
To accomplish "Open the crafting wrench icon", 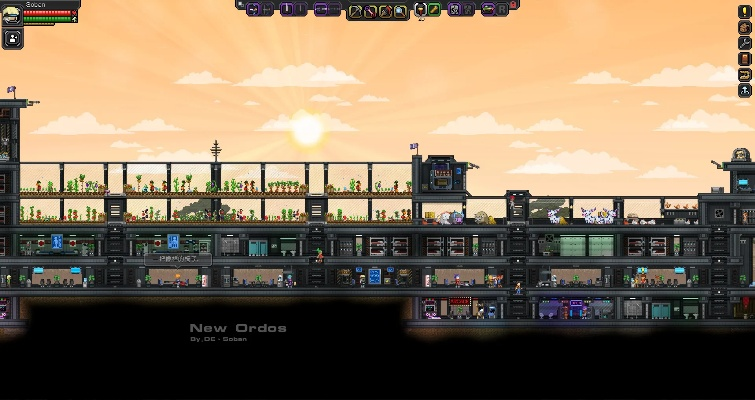I will [x=745, y=43].
